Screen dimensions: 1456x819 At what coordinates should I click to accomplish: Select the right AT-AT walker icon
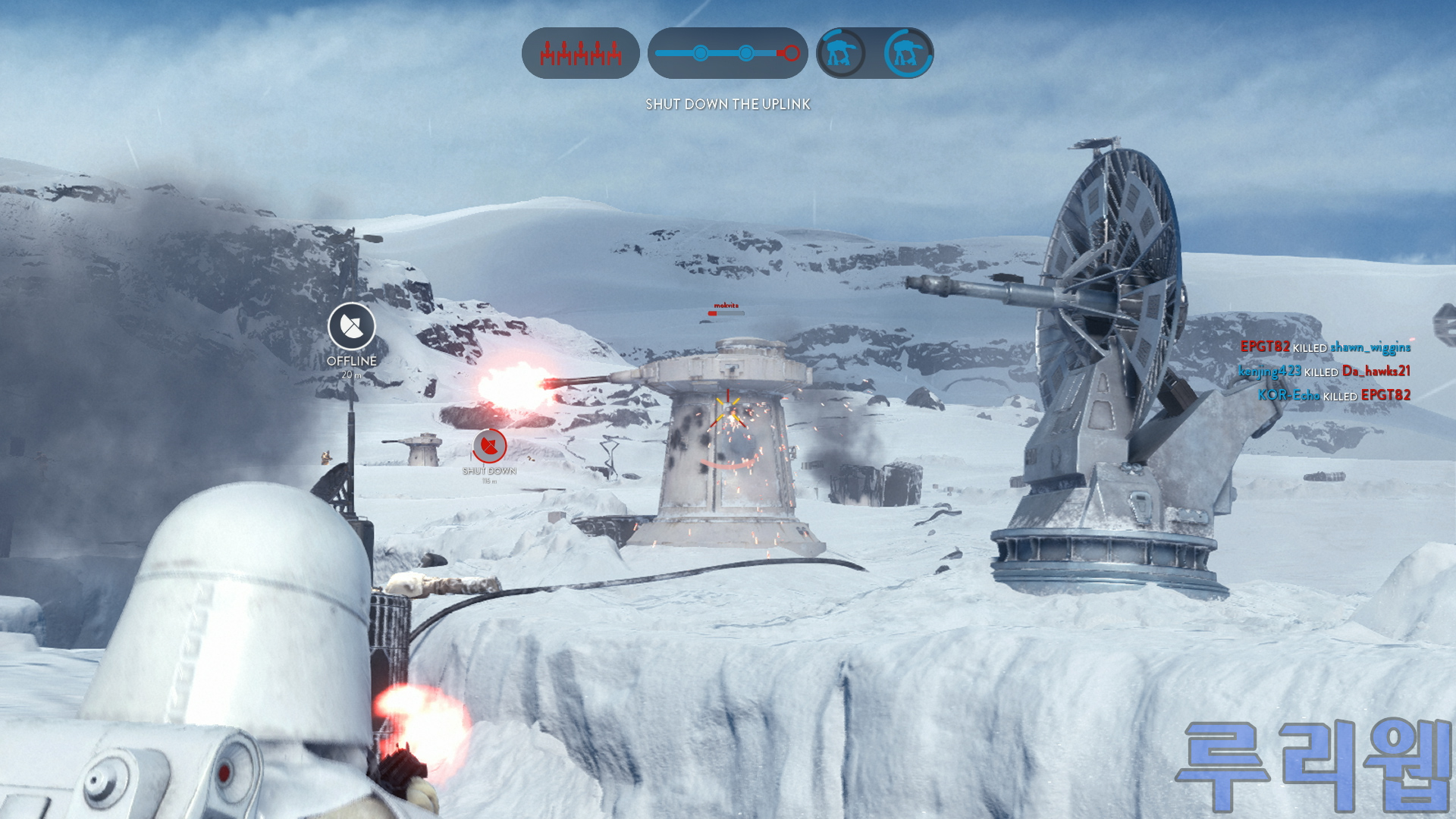pos(908,53)
